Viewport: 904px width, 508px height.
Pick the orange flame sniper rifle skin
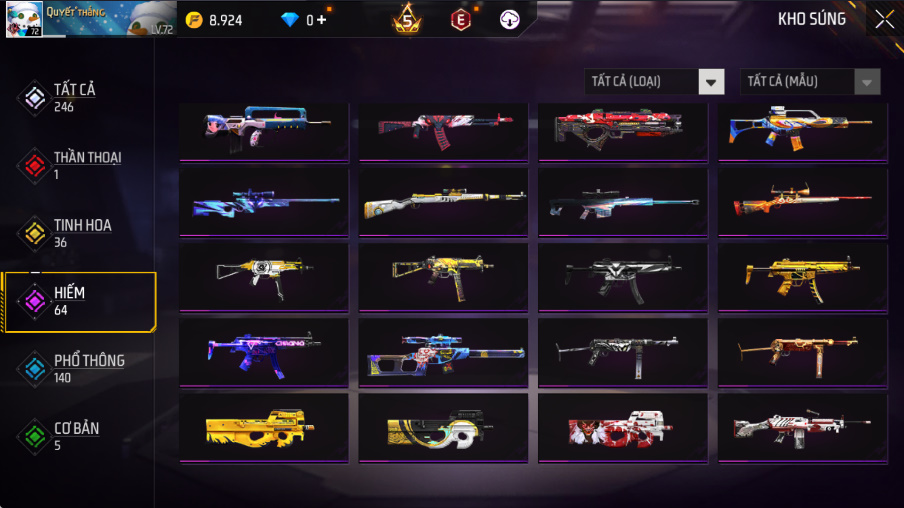803,201
